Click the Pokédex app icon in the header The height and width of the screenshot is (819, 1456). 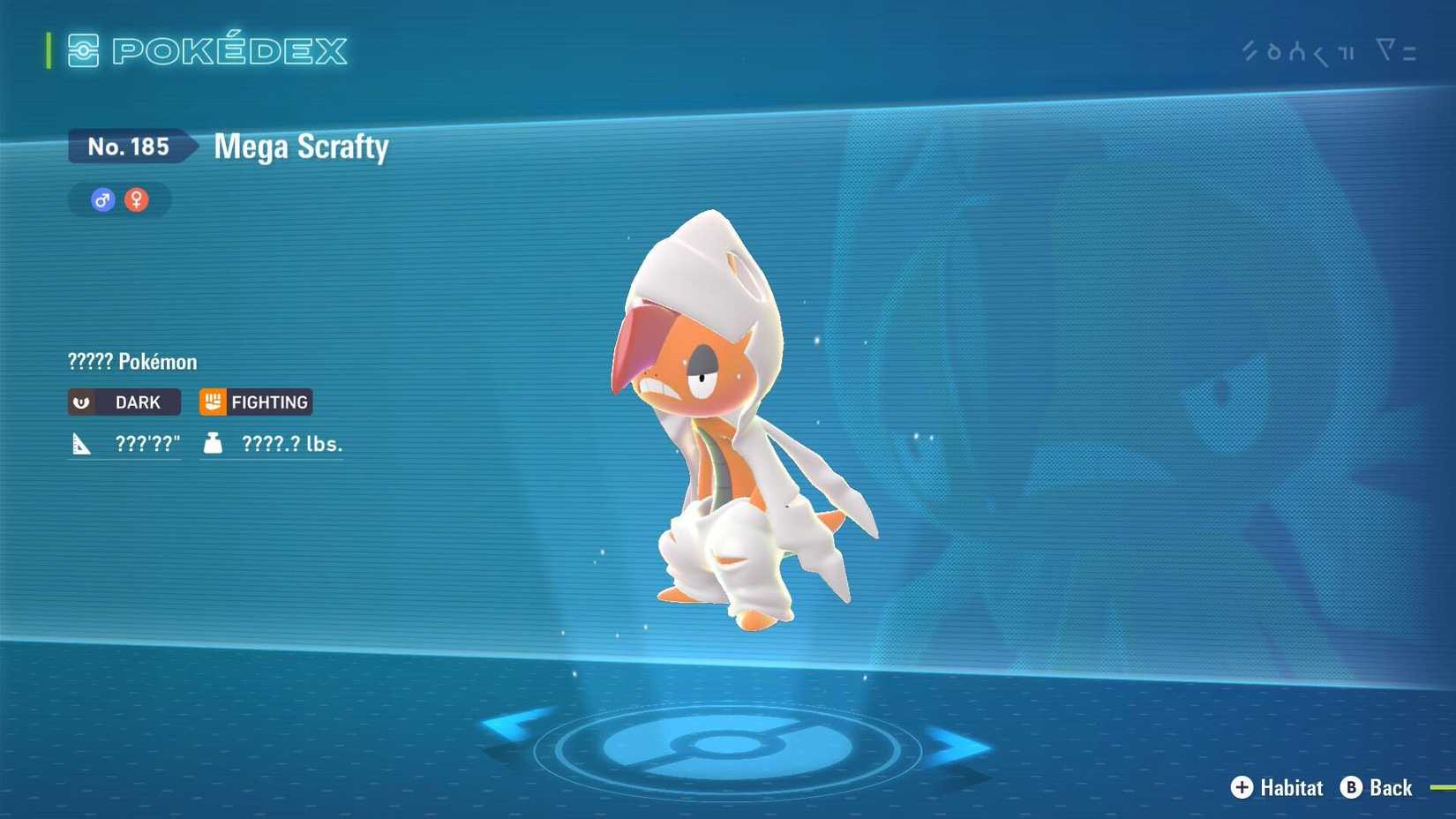click(x=82, y=51)
